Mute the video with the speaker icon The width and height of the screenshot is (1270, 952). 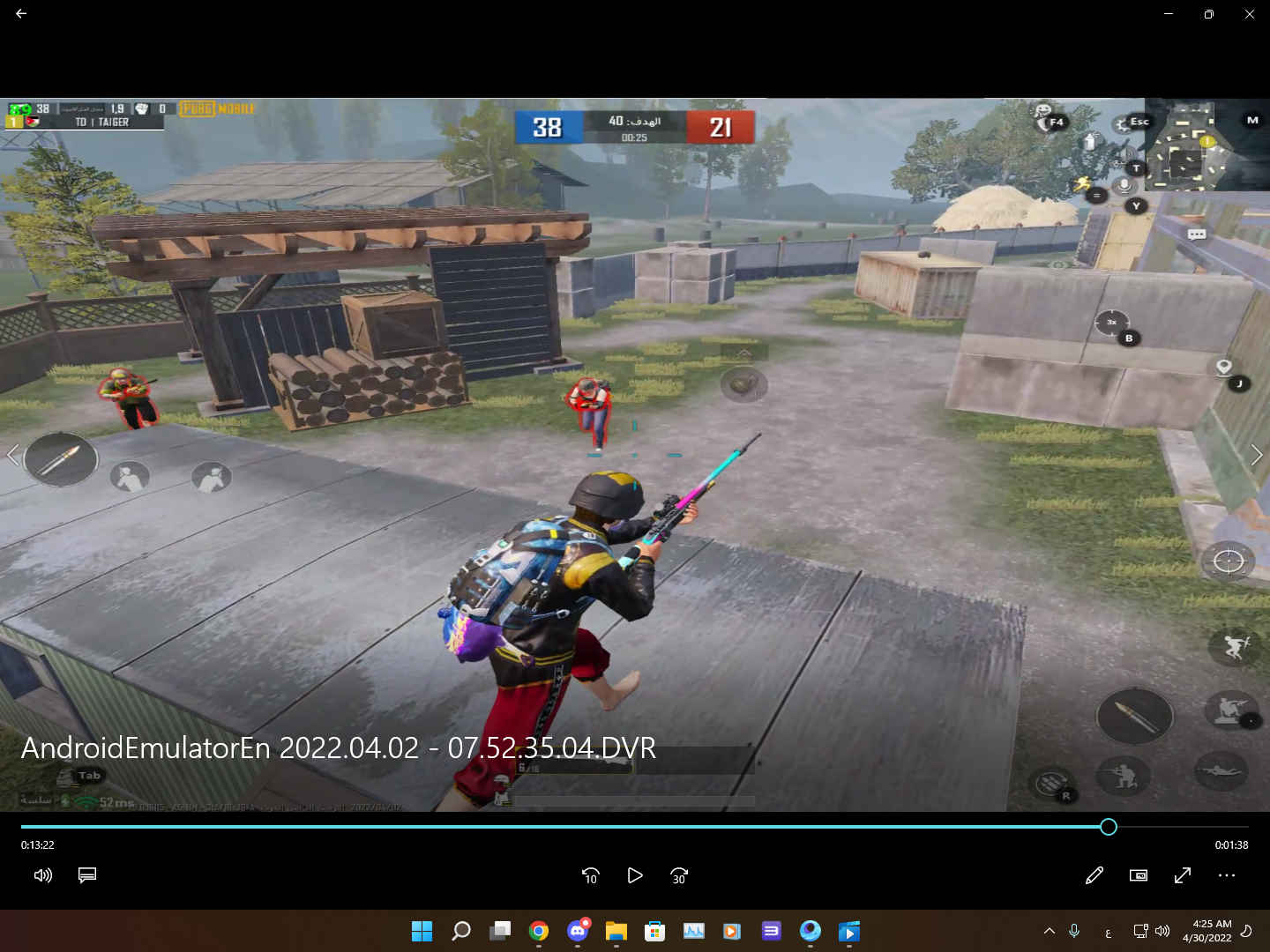click(x=42, y=875)
